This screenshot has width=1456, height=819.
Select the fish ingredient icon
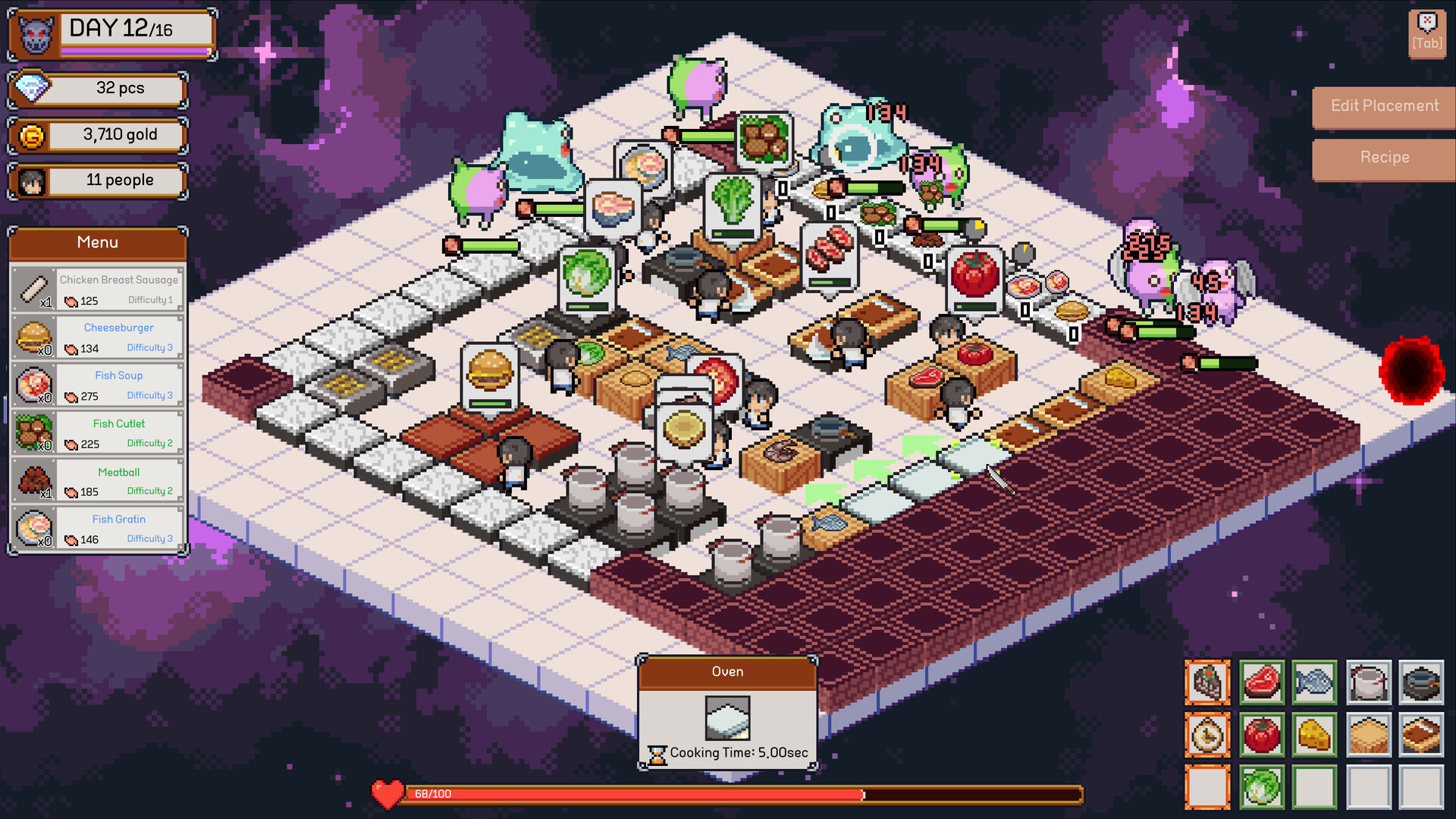pyautogui.click(x=1315, y=683)
